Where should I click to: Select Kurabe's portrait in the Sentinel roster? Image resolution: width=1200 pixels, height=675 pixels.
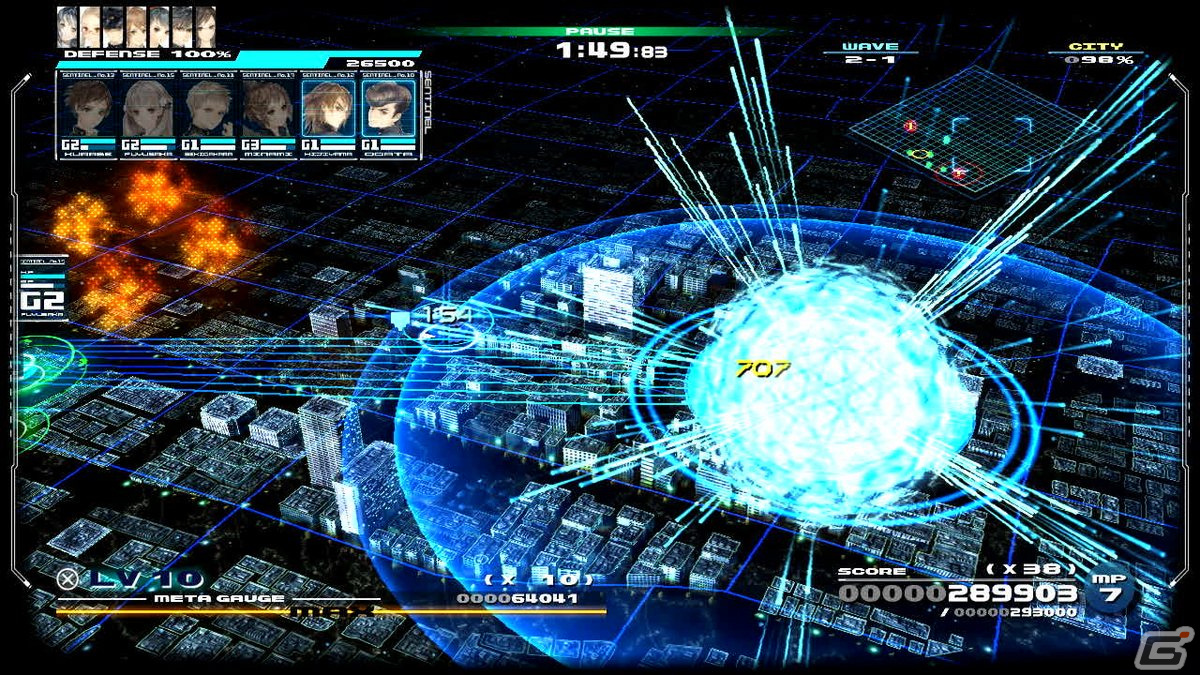[89, 114]
